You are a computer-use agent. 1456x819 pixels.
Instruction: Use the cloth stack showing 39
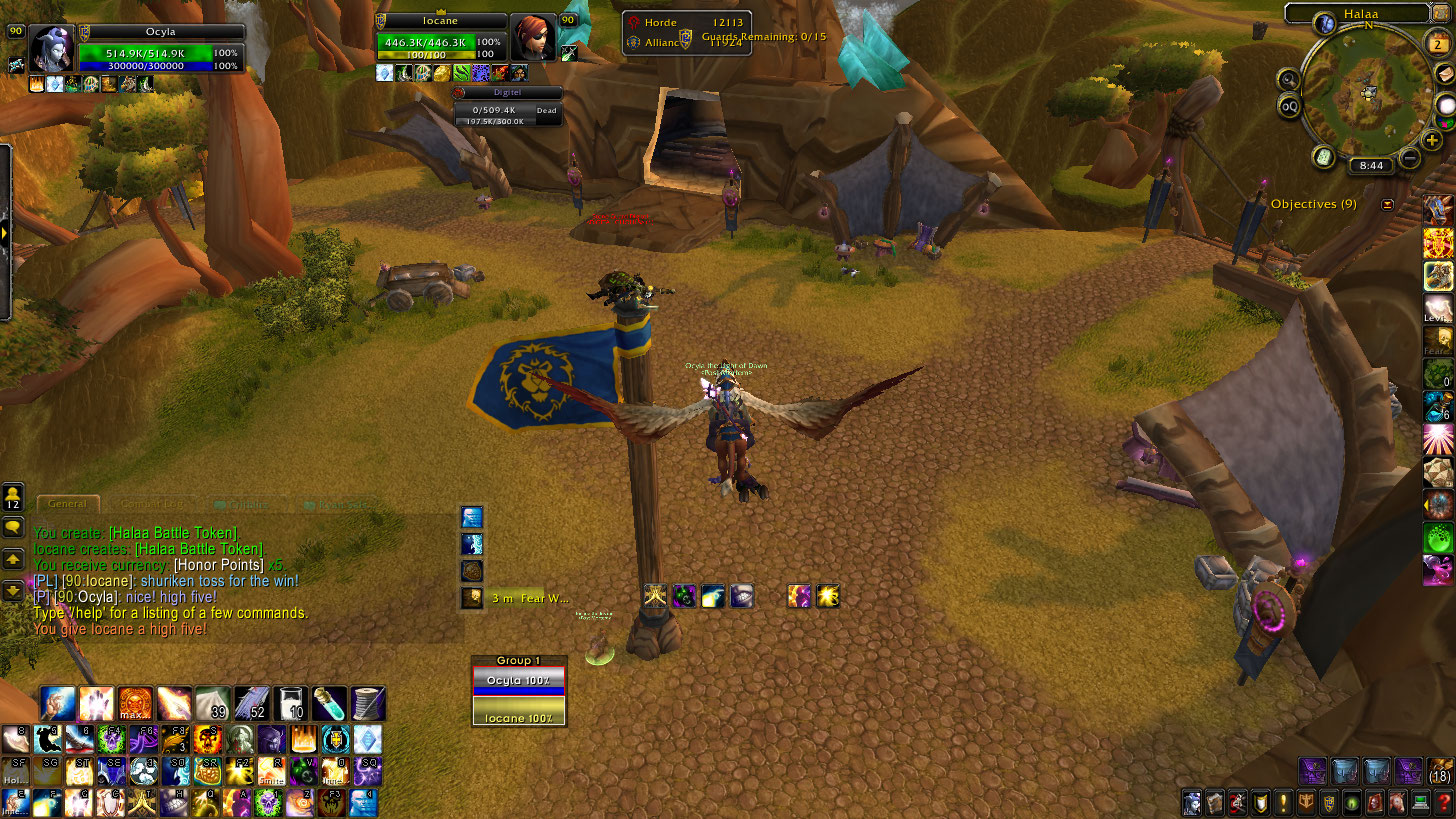click(213, 704)
